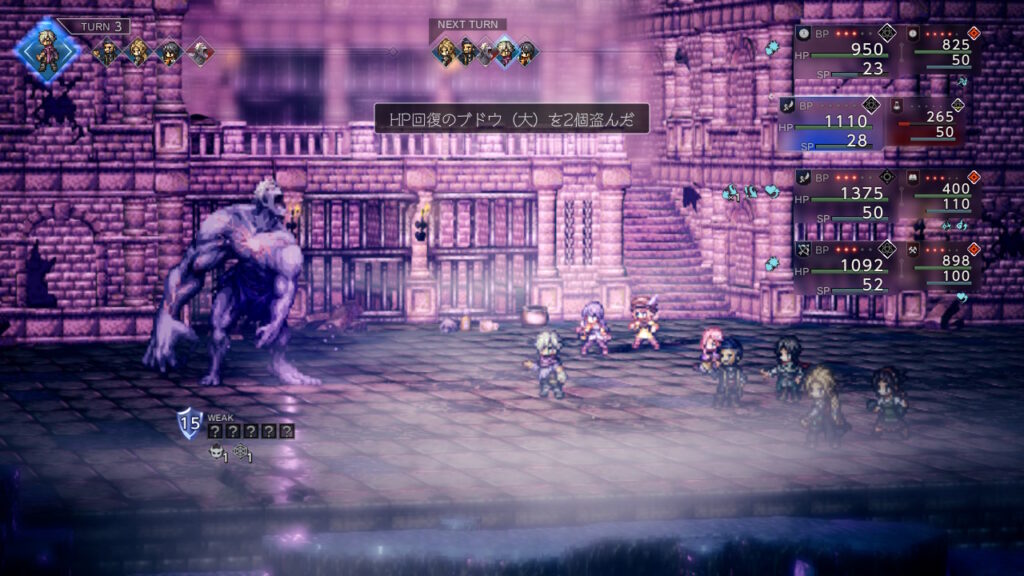Select the enemy portrait in the Next Turn order
The image size is (1024, 576).
485,51
